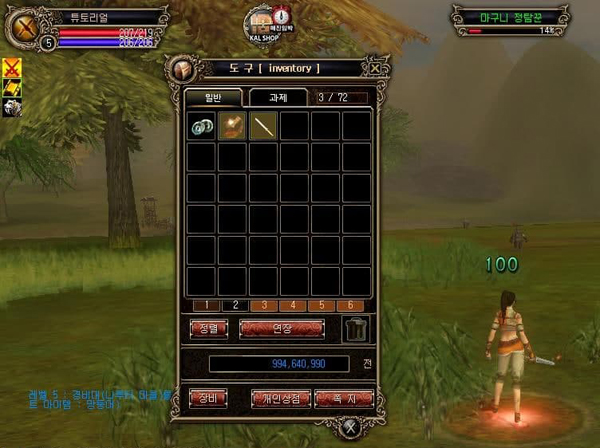Screen dimensions: 600x448
Task: Click the yellow book status icon
Action: (x=13, y=87)
